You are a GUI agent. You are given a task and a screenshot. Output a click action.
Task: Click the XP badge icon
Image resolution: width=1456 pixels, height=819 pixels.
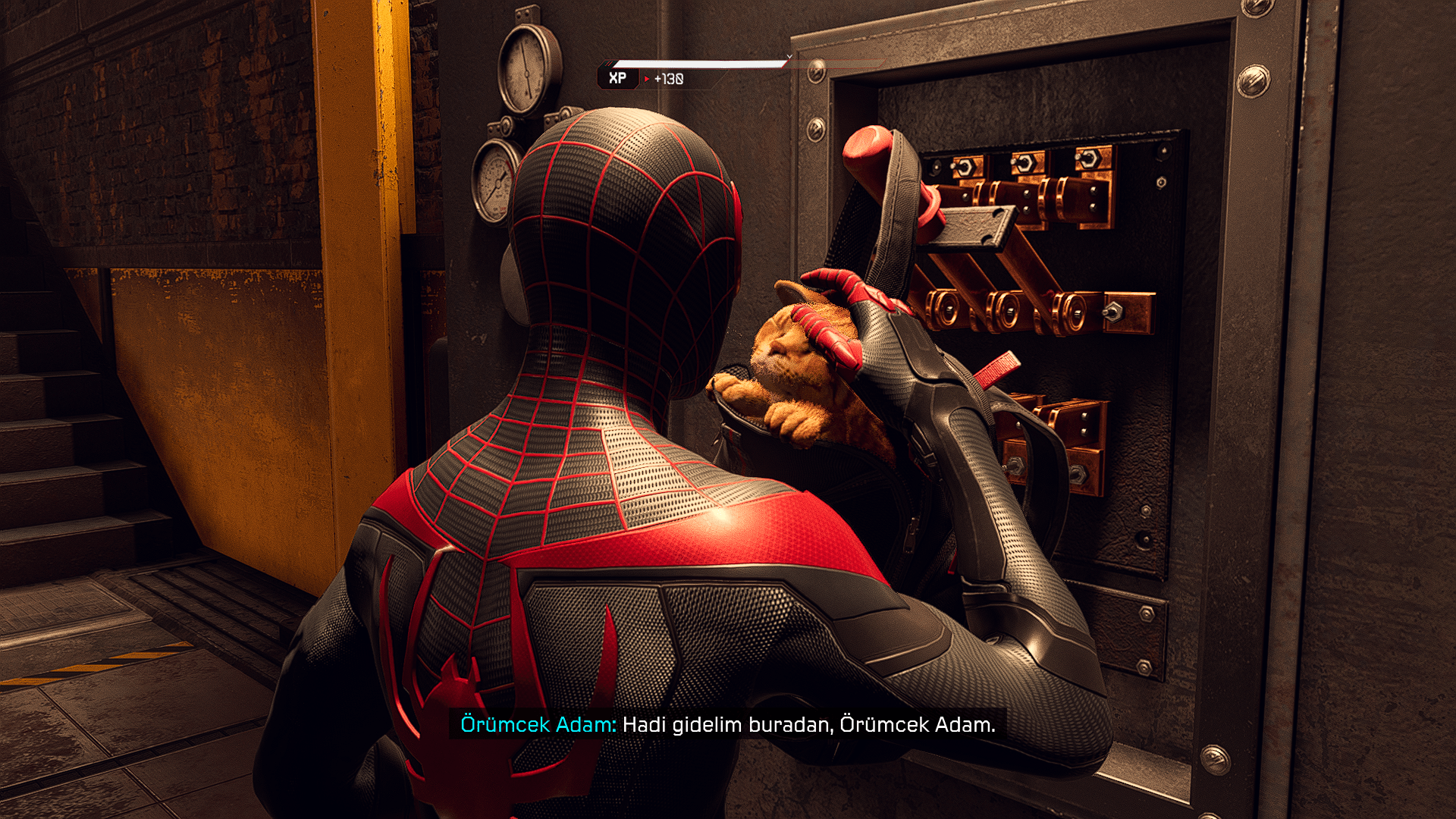(x=617, y=77)
